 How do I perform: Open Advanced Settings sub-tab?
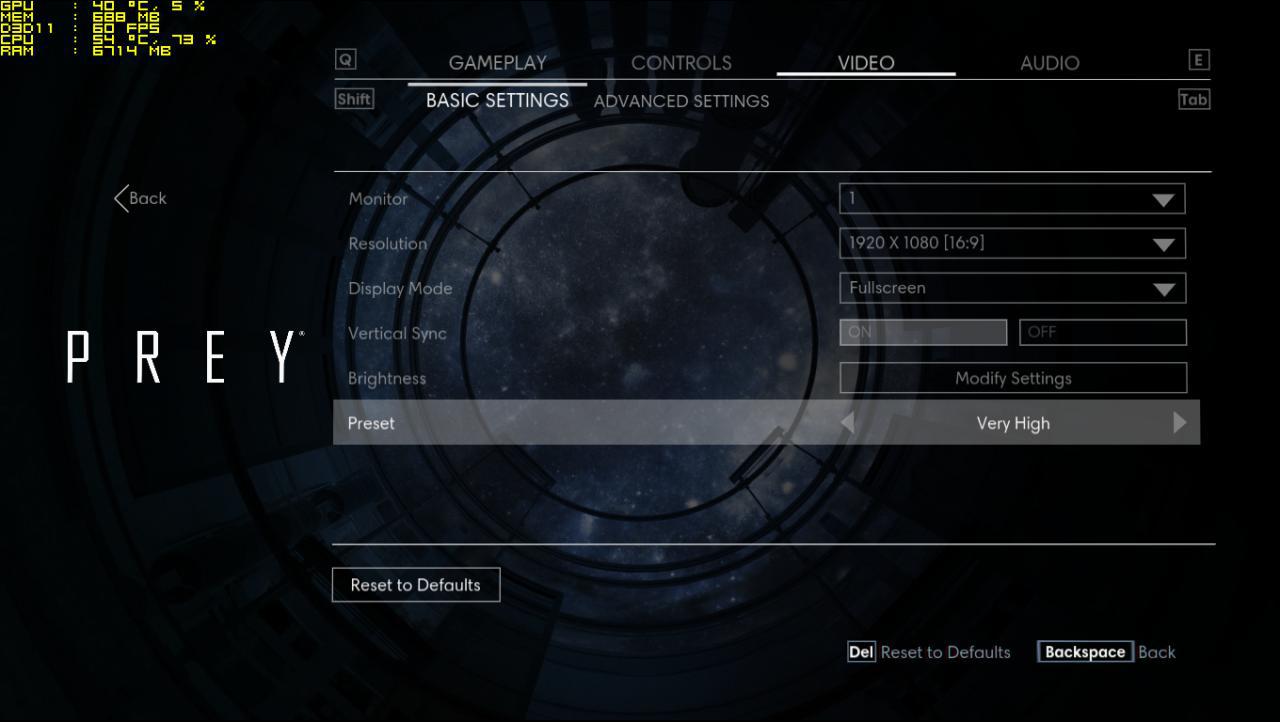[x=681, y=101]
